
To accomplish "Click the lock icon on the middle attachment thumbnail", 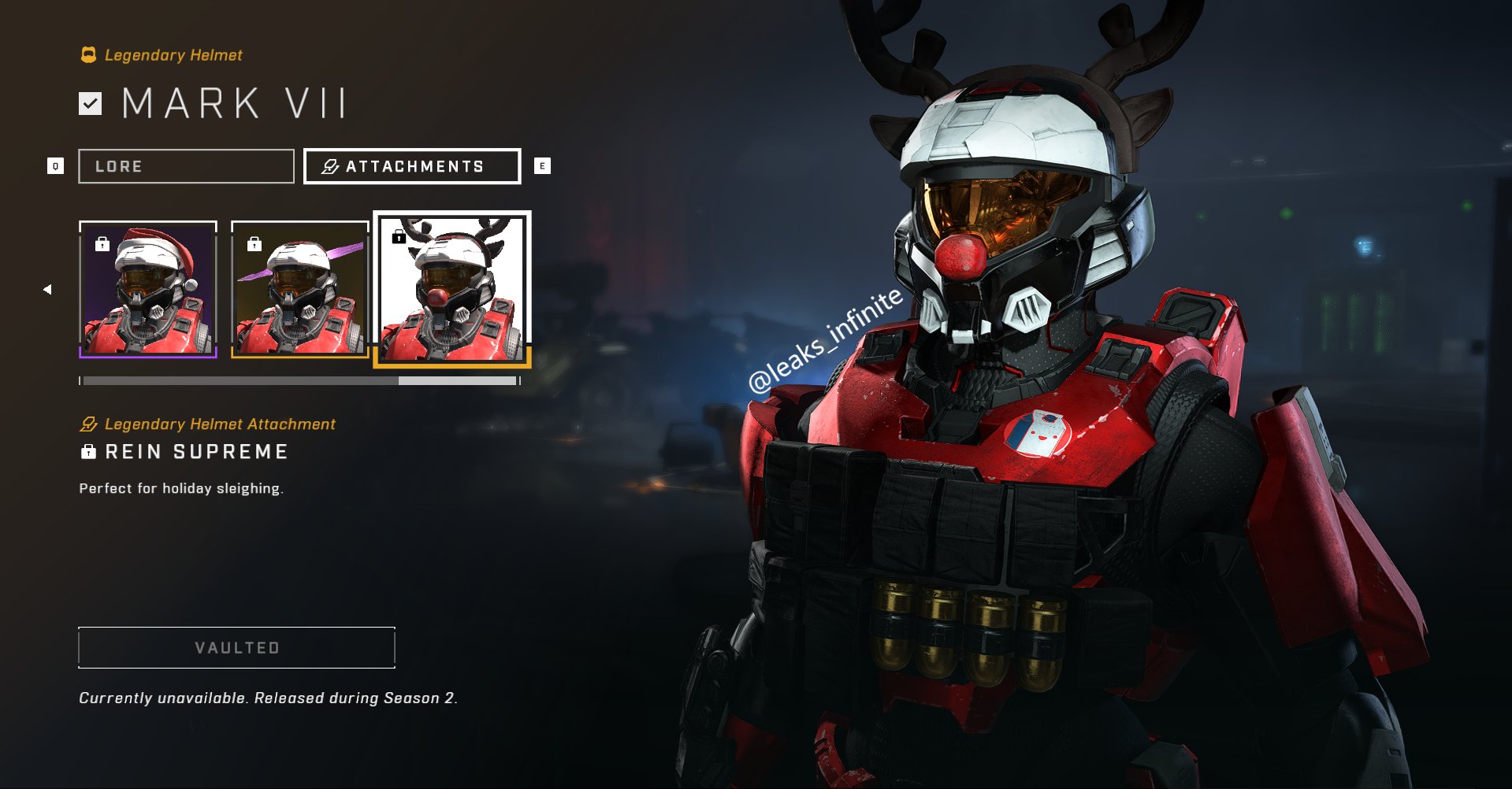I will [x=254, y=244].
